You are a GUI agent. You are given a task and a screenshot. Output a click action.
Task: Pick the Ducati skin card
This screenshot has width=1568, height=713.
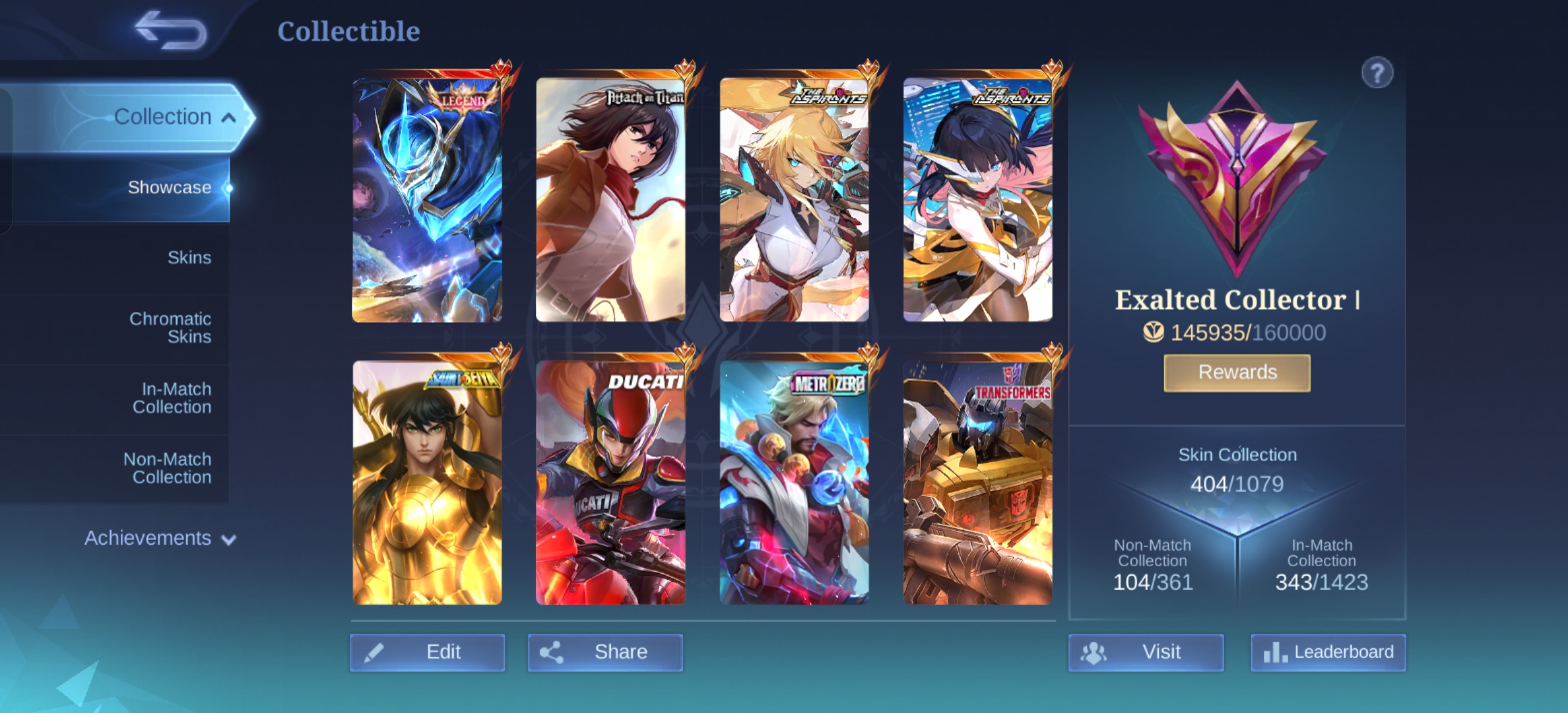[x=610, y=482]
